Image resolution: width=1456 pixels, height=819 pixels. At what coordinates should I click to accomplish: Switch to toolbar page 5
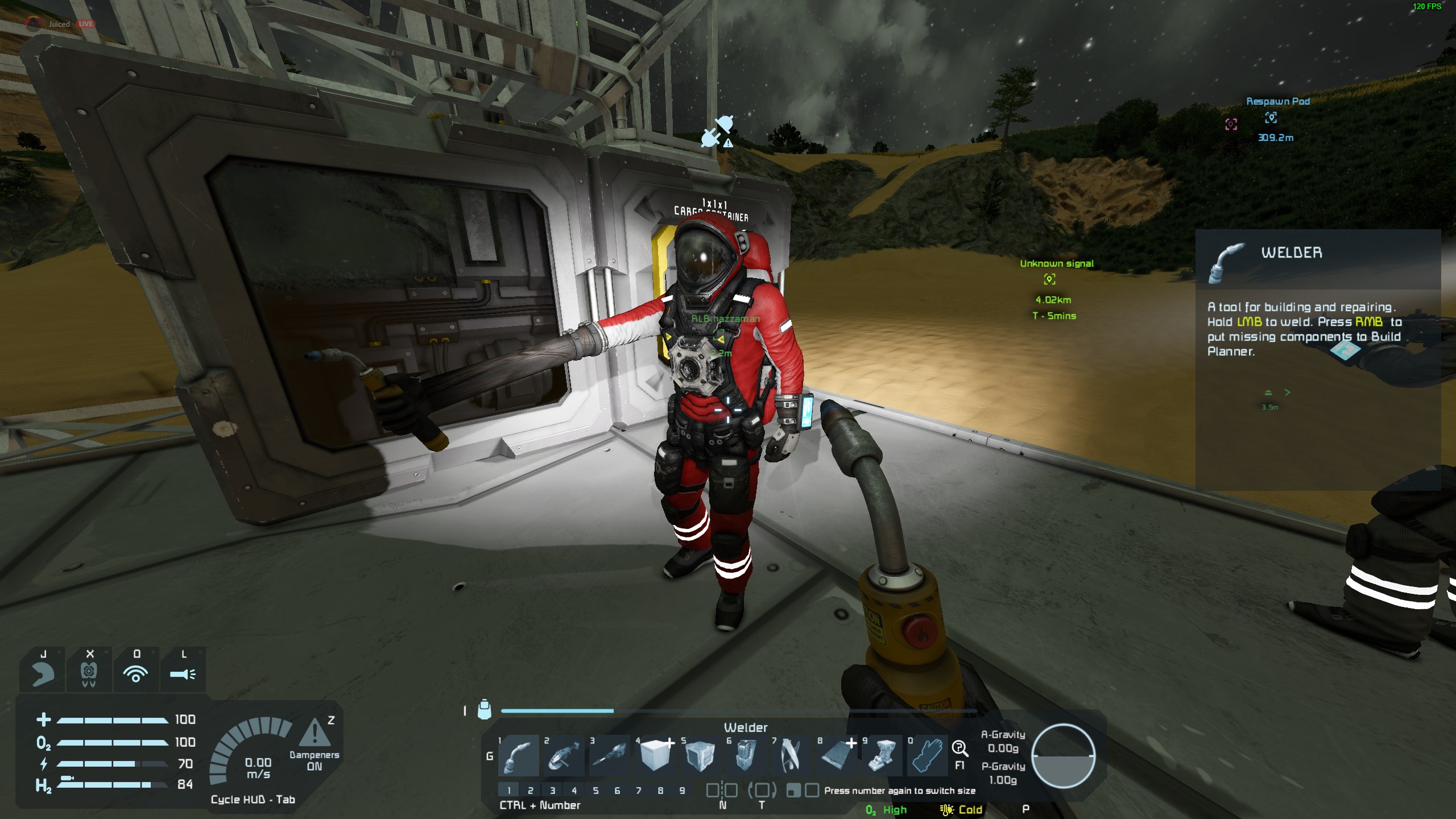(x=595, y=791)
